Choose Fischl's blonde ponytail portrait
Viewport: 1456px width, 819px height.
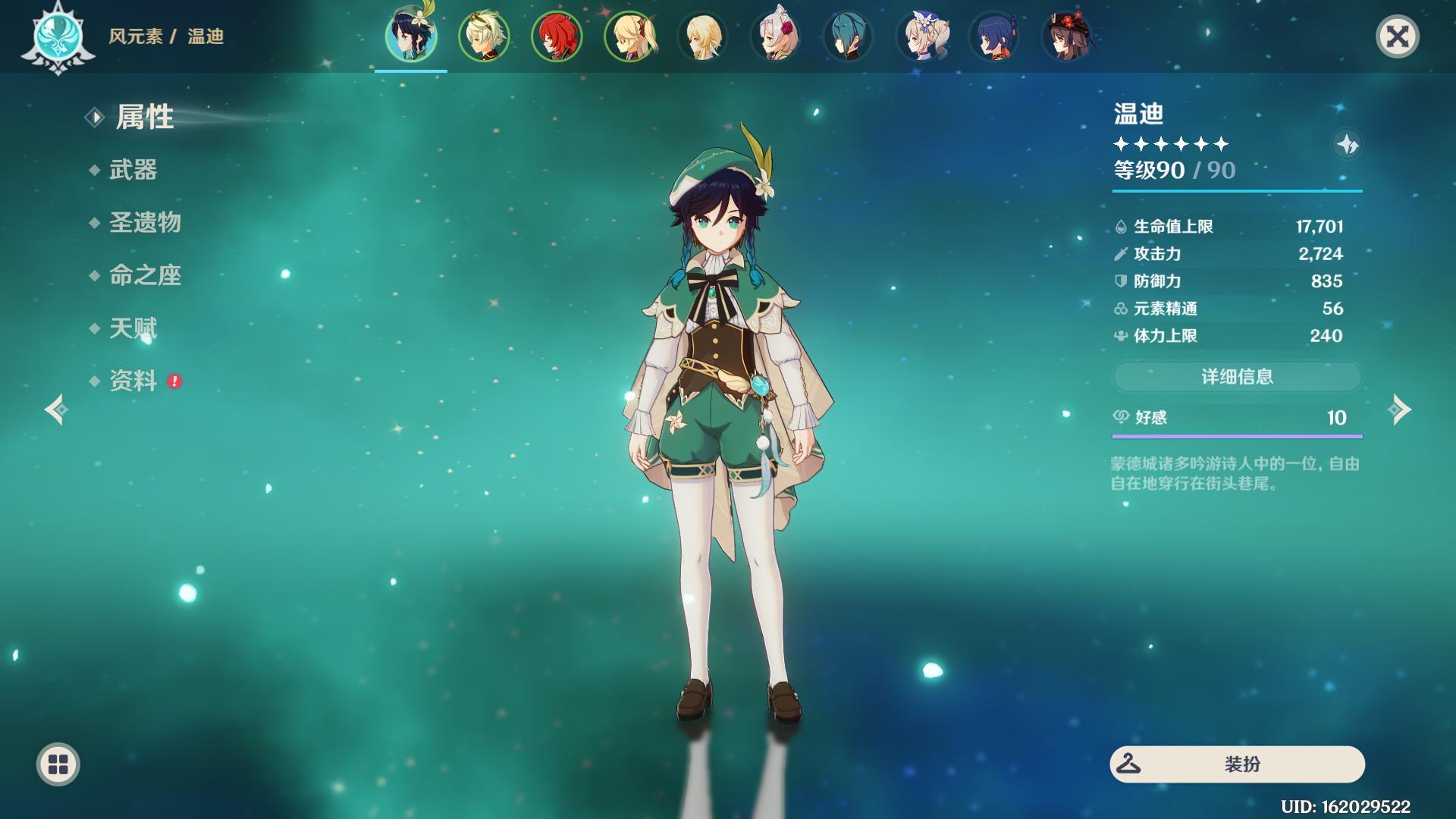click(x=629, y=36)
